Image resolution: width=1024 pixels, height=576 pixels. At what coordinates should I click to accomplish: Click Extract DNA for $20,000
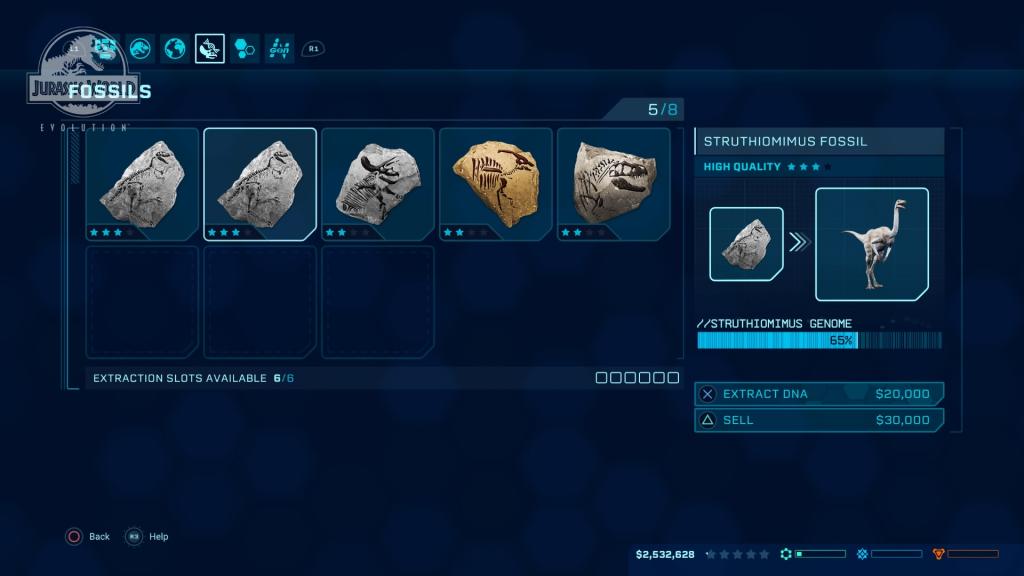pos(819,394)
